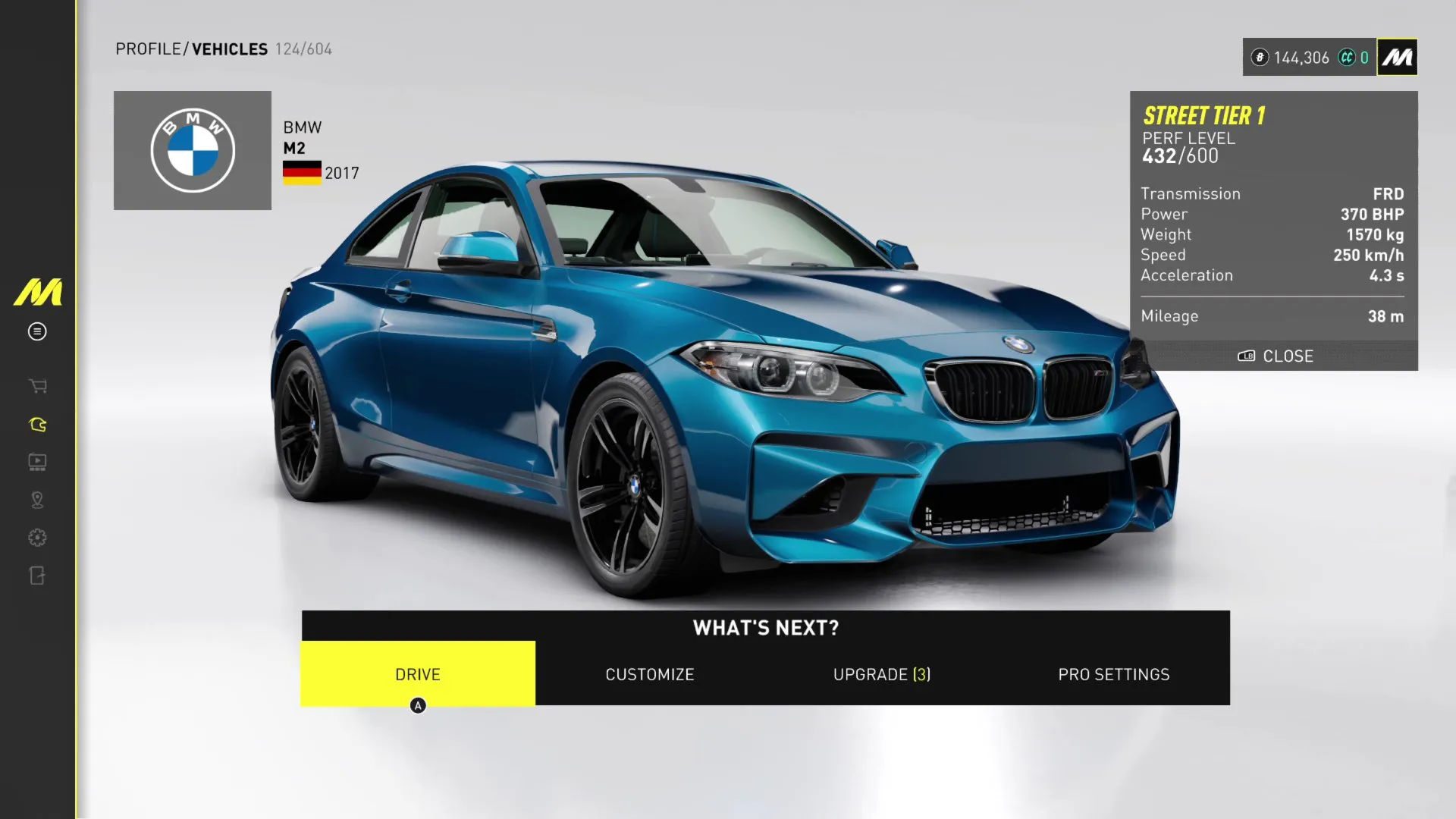
Task: Select the M logo tile next to currency
Action: click(1398, 57)
